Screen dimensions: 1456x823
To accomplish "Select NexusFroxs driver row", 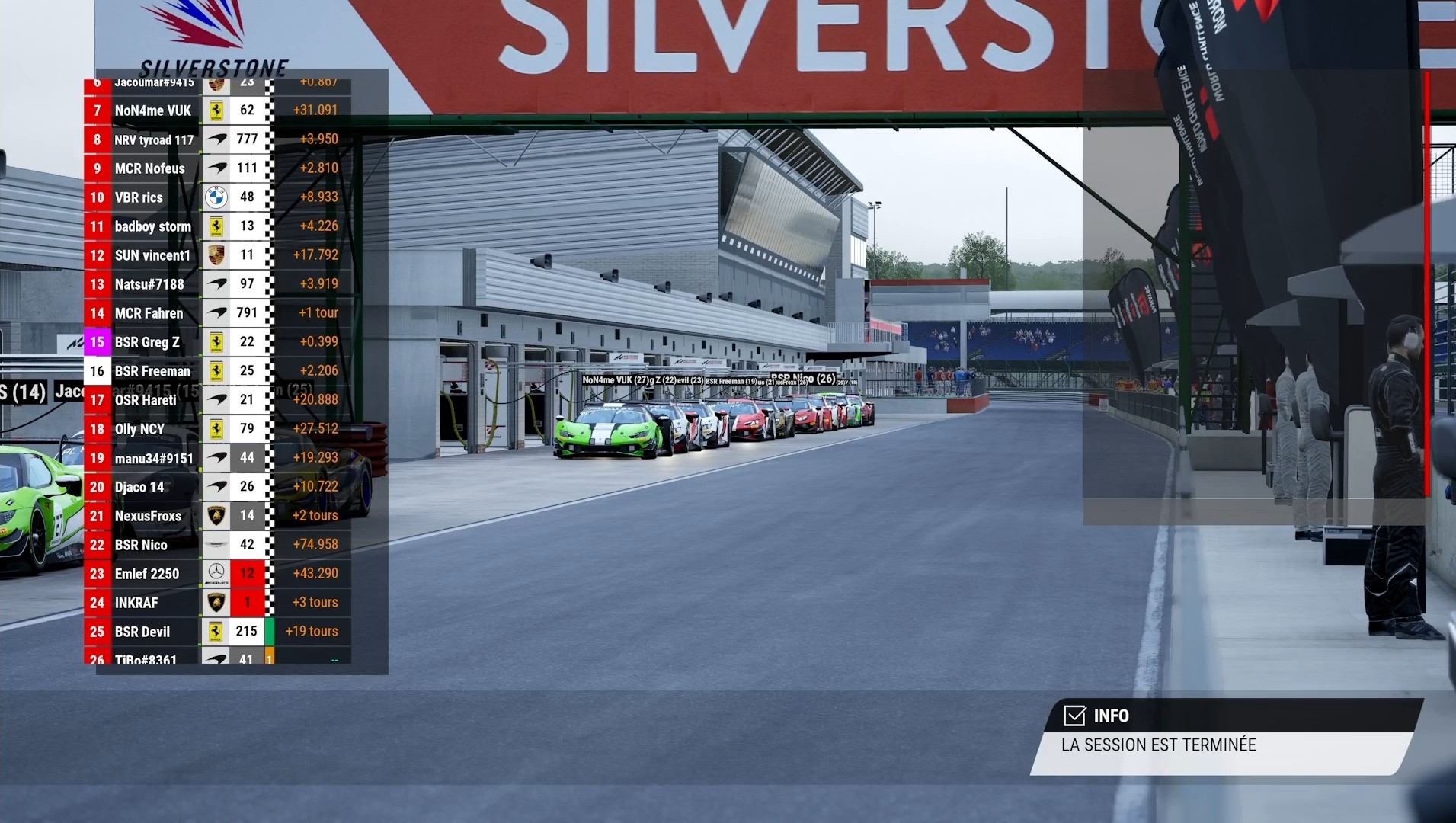I will click(x=148, y=516).
